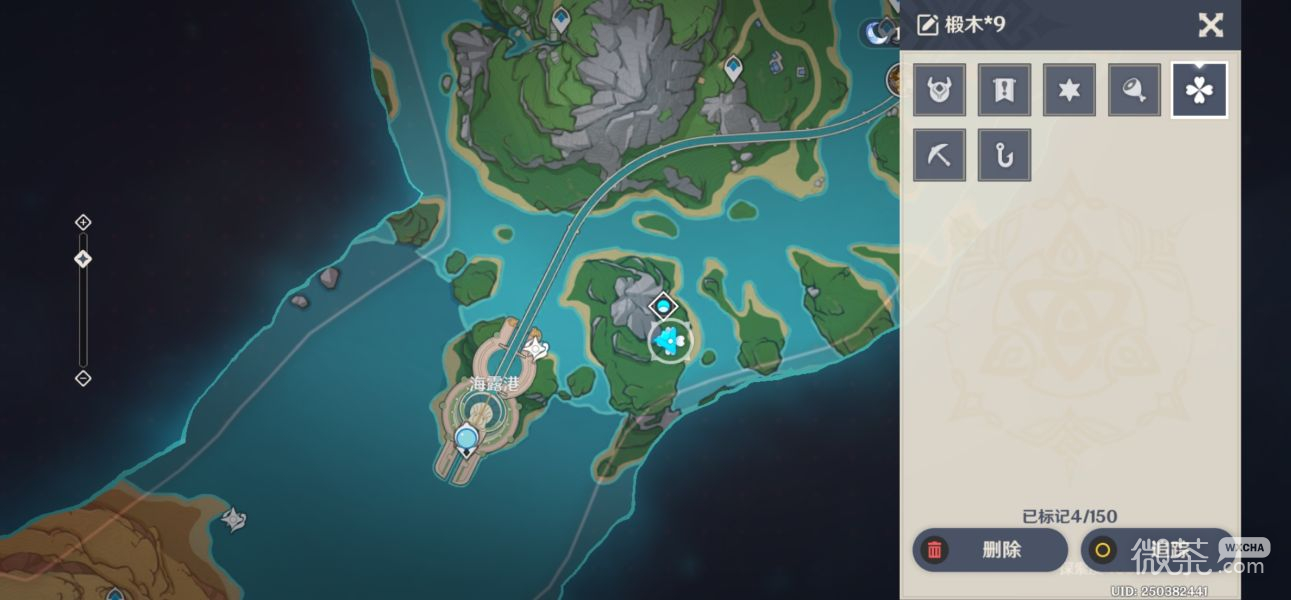Viewport: 1291px width, 600px height.
Task: Choose the fishing hook pin icon
Action: point(1004,155)
